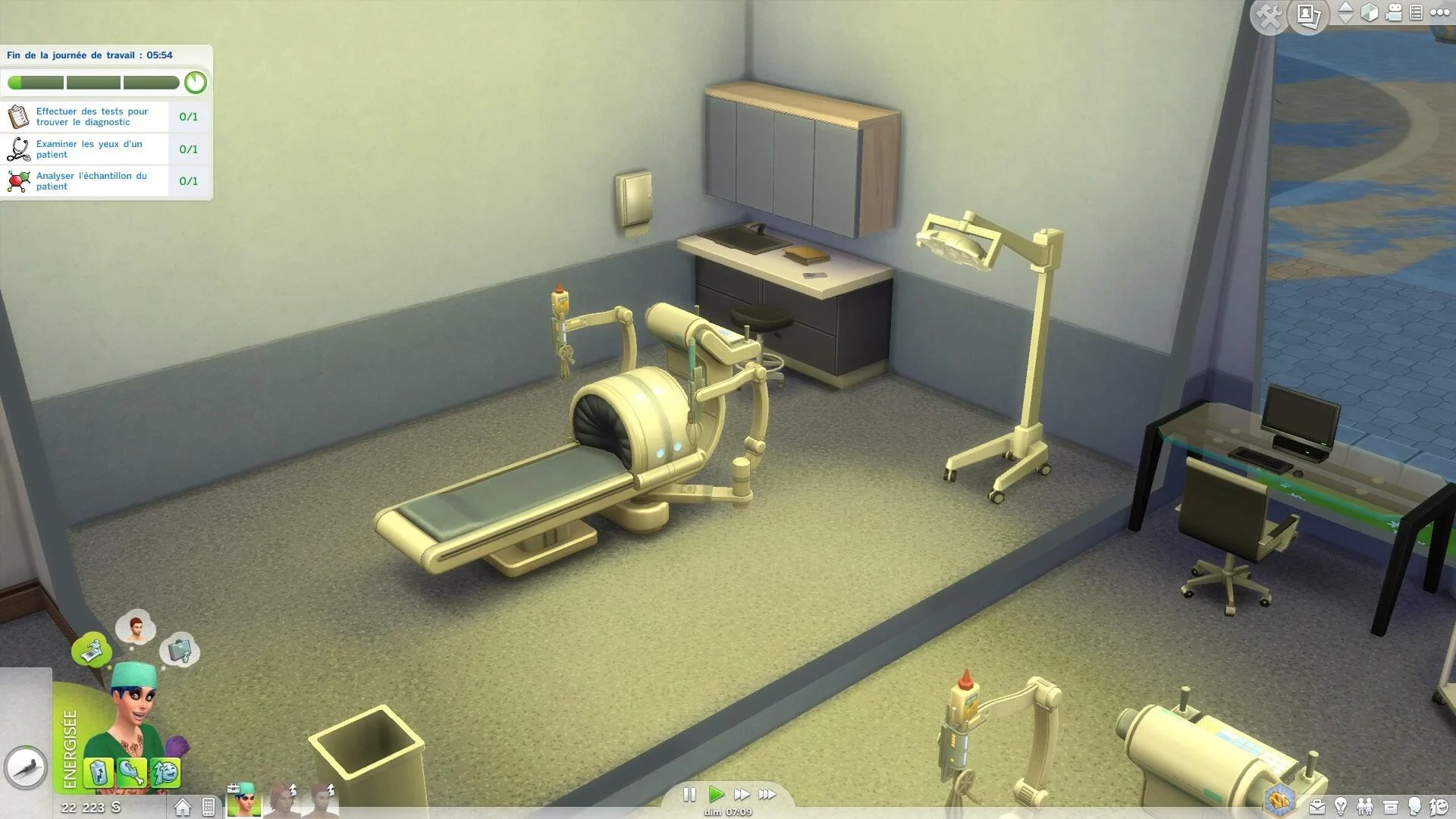Open more options via the three-dots menu
Viewport: 1456px width, 819px height.
tap(1439, 12)
